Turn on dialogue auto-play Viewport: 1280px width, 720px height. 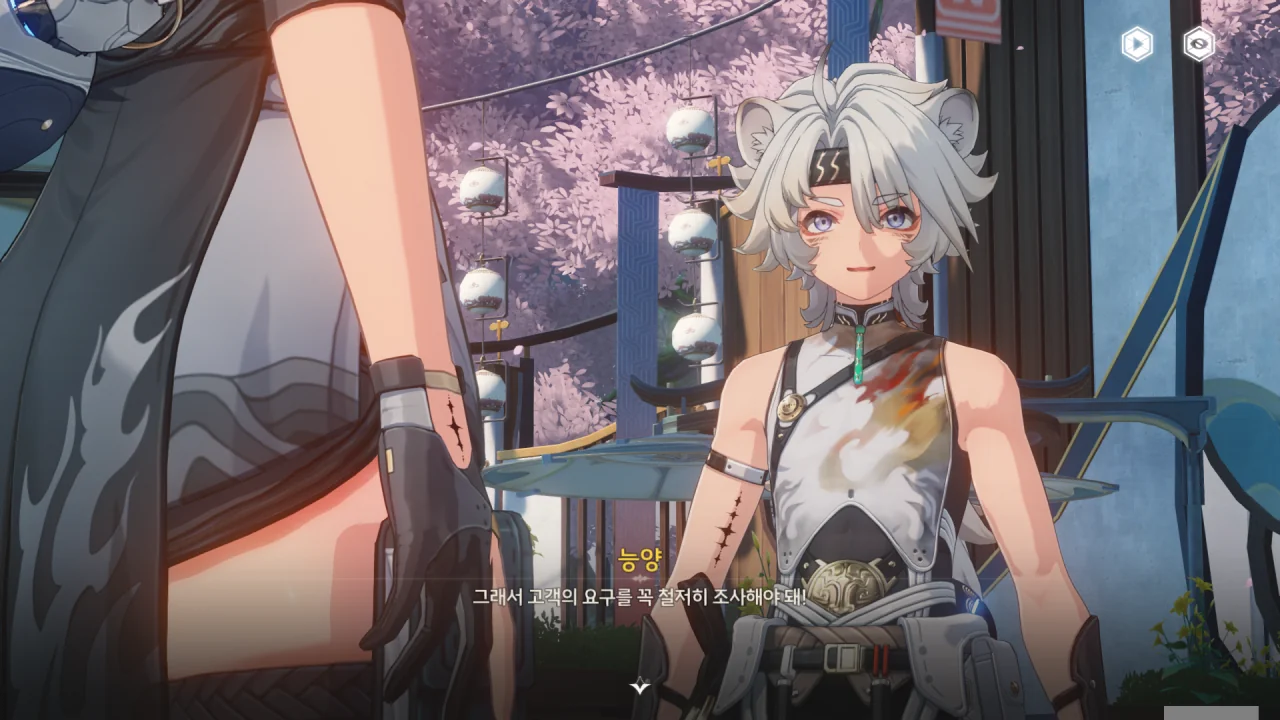pyautogui.click(x=1137, y=44)
